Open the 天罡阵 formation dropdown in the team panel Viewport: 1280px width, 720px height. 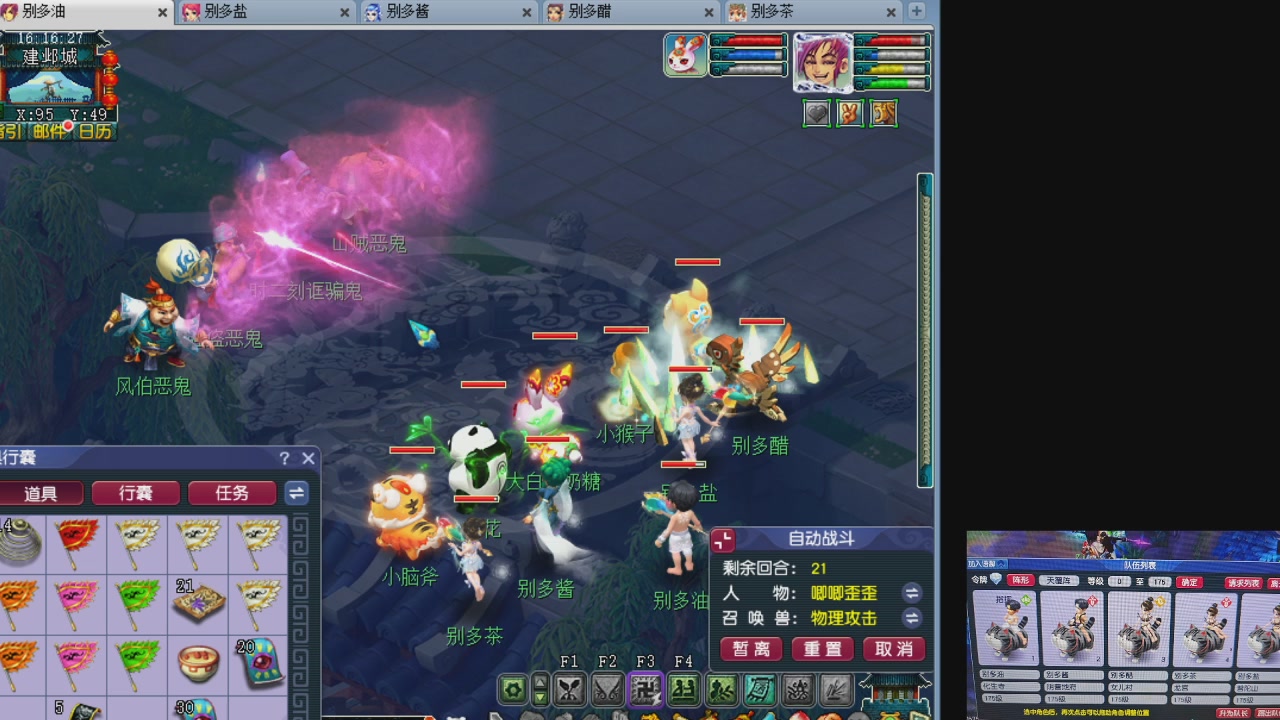[x=1060, y=579]
